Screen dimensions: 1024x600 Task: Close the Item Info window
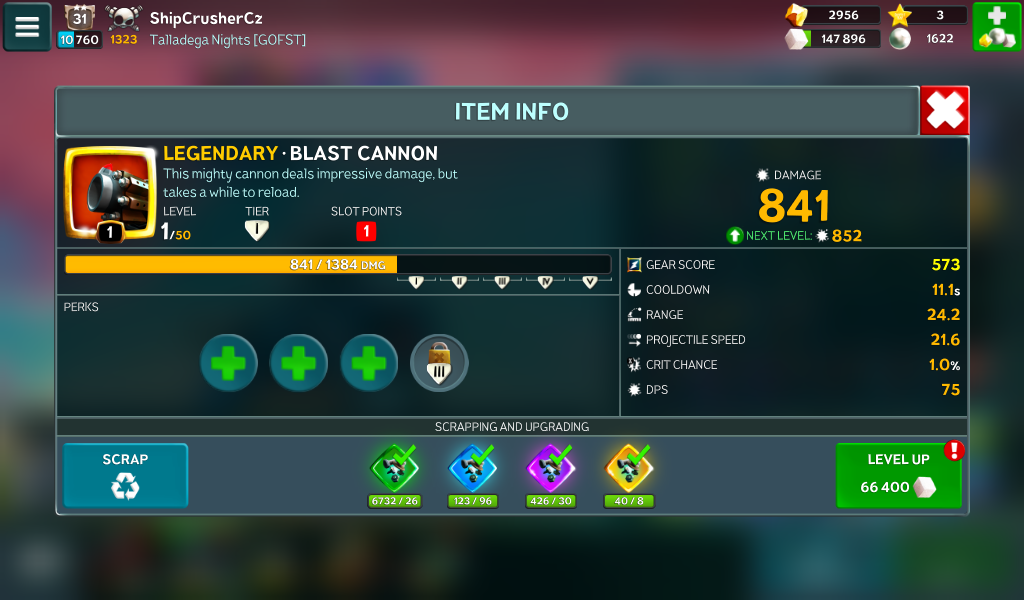tap(944, 110)
